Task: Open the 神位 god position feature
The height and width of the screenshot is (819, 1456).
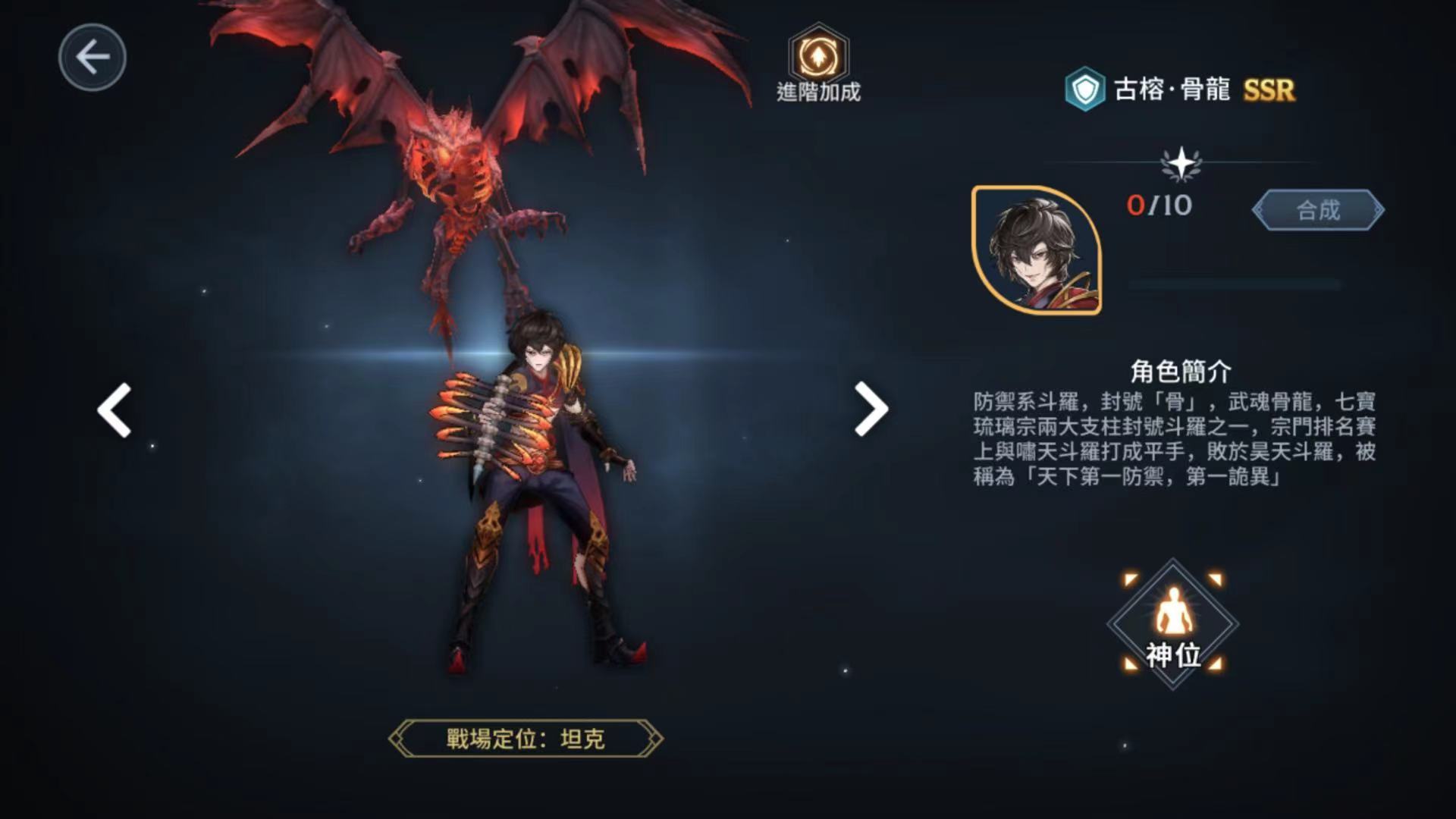Action: 1173,624
